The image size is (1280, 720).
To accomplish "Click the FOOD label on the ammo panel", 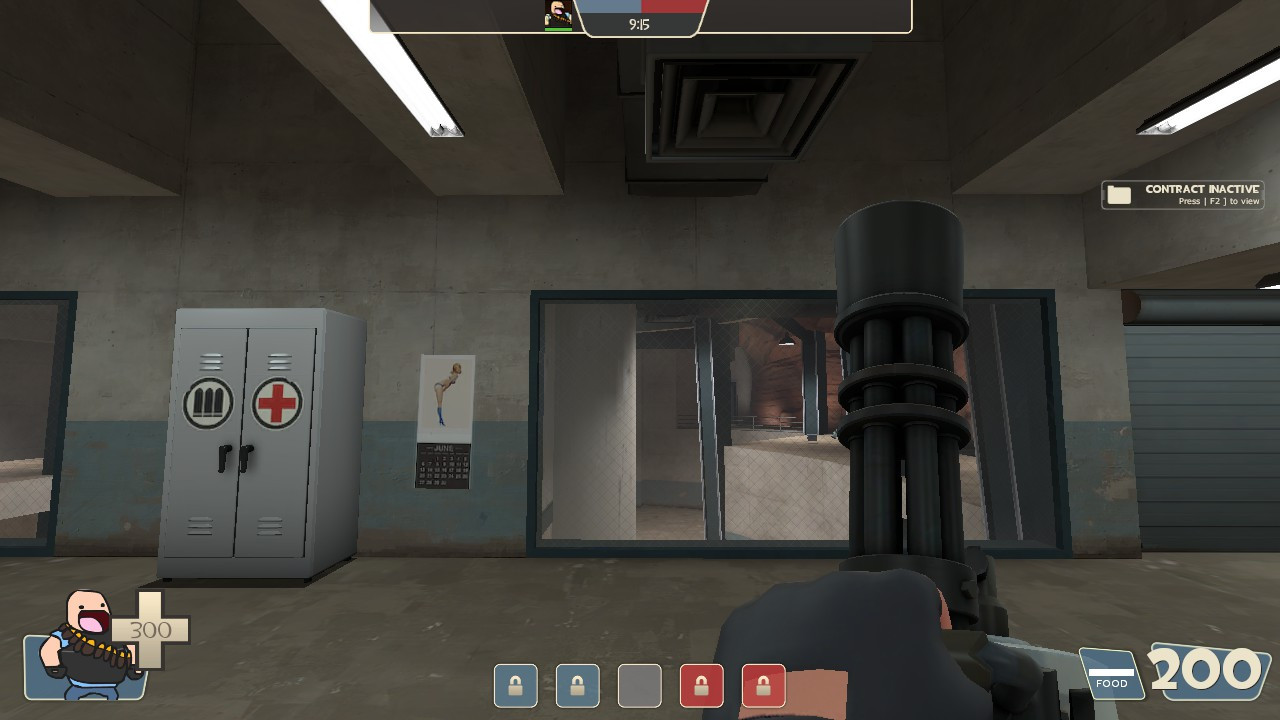I will [x=1112, y=681].
